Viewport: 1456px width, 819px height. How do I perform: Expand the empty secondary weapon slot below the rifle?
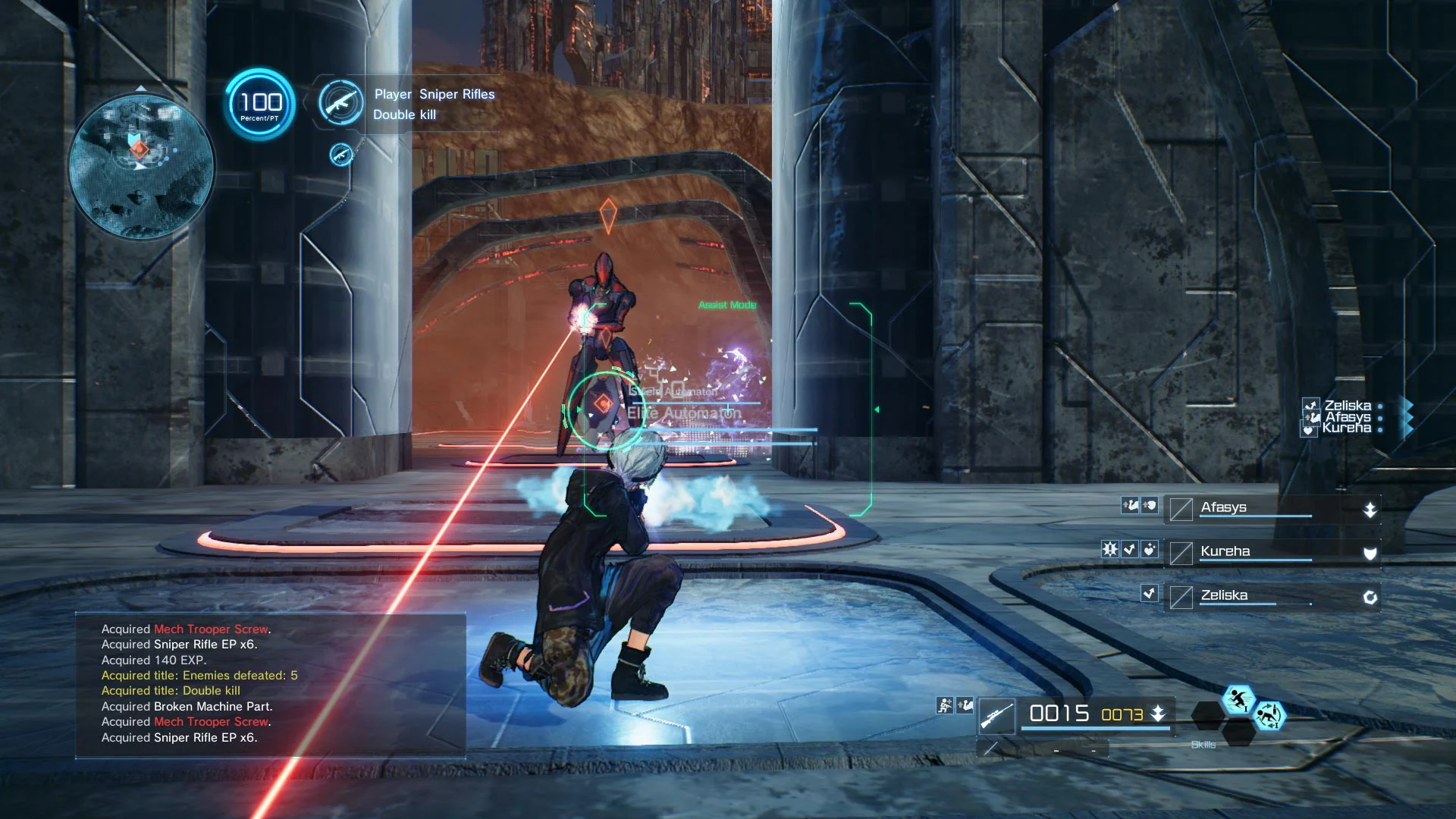click(x=992, y=748)
